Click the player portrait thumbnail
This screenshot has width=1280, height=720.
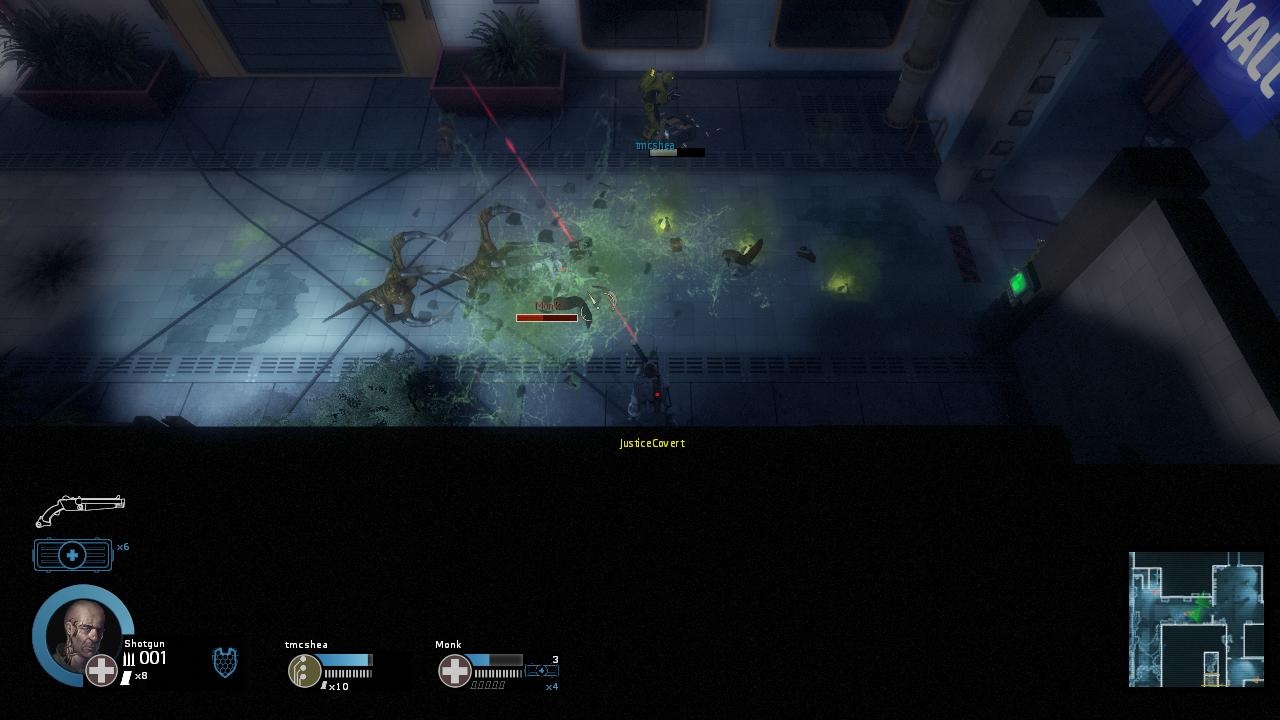(82, 634)
